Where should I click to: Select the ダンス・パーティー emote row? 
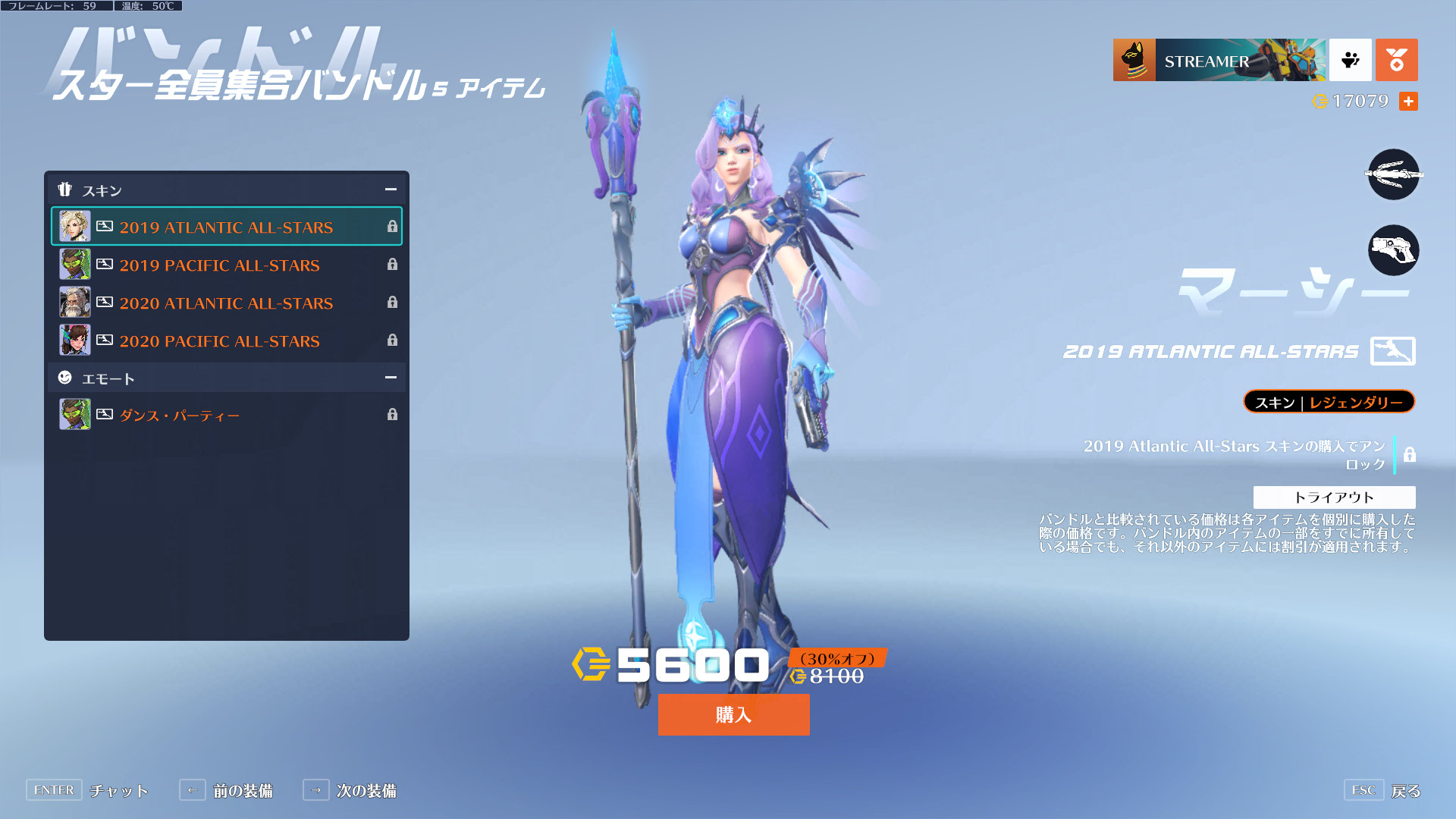coord(226,415)
